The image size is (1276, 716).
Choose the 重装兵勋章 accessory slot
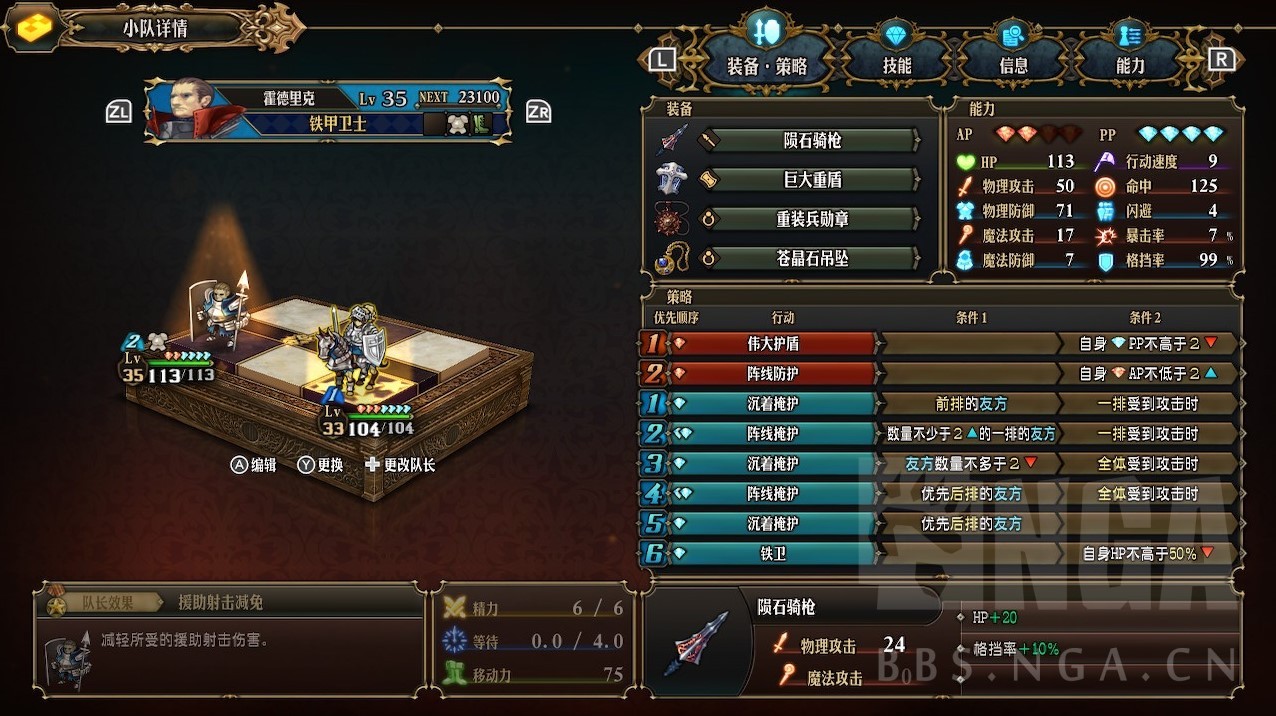810,219
